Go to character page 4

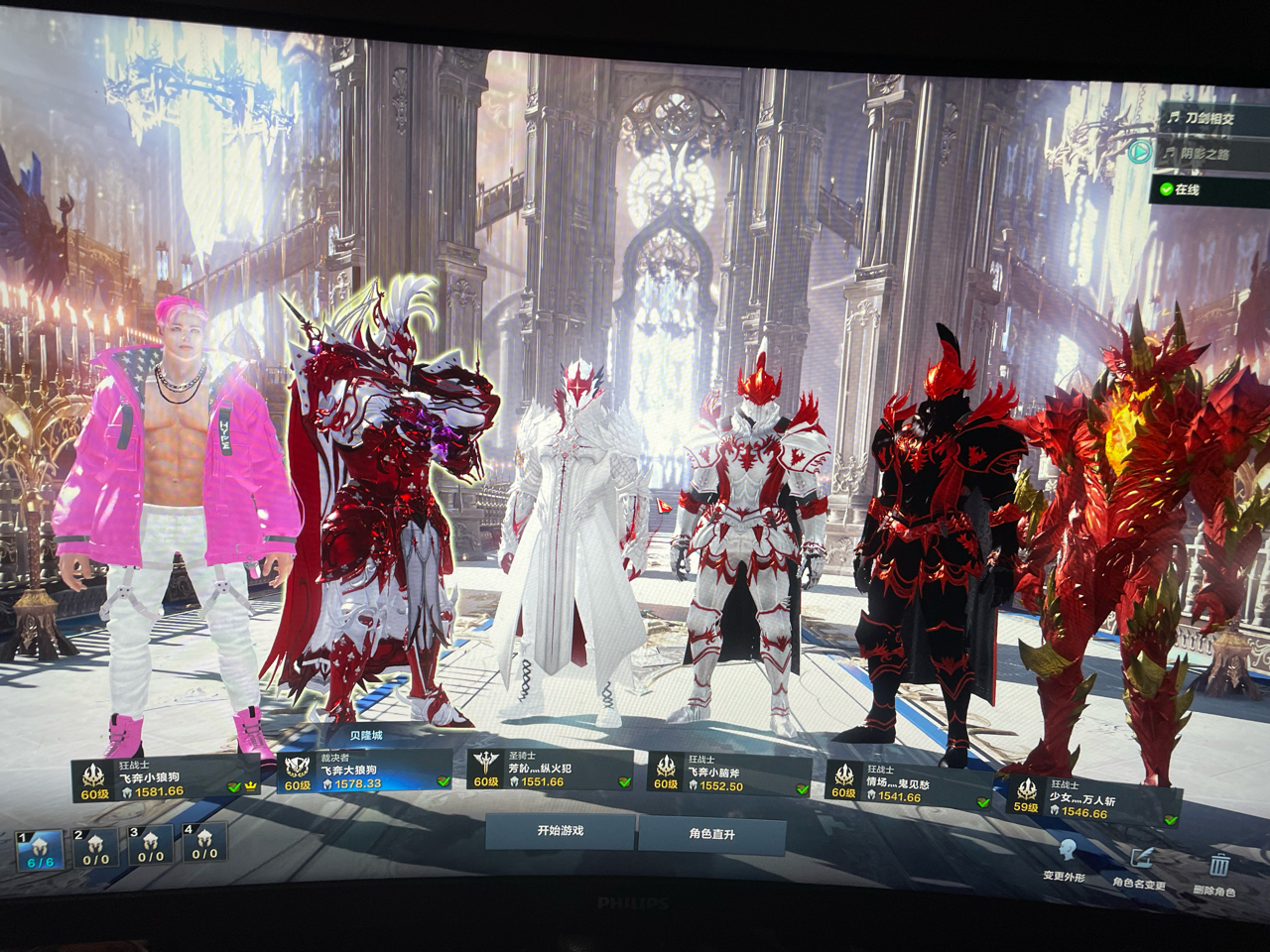pos(204,844)
